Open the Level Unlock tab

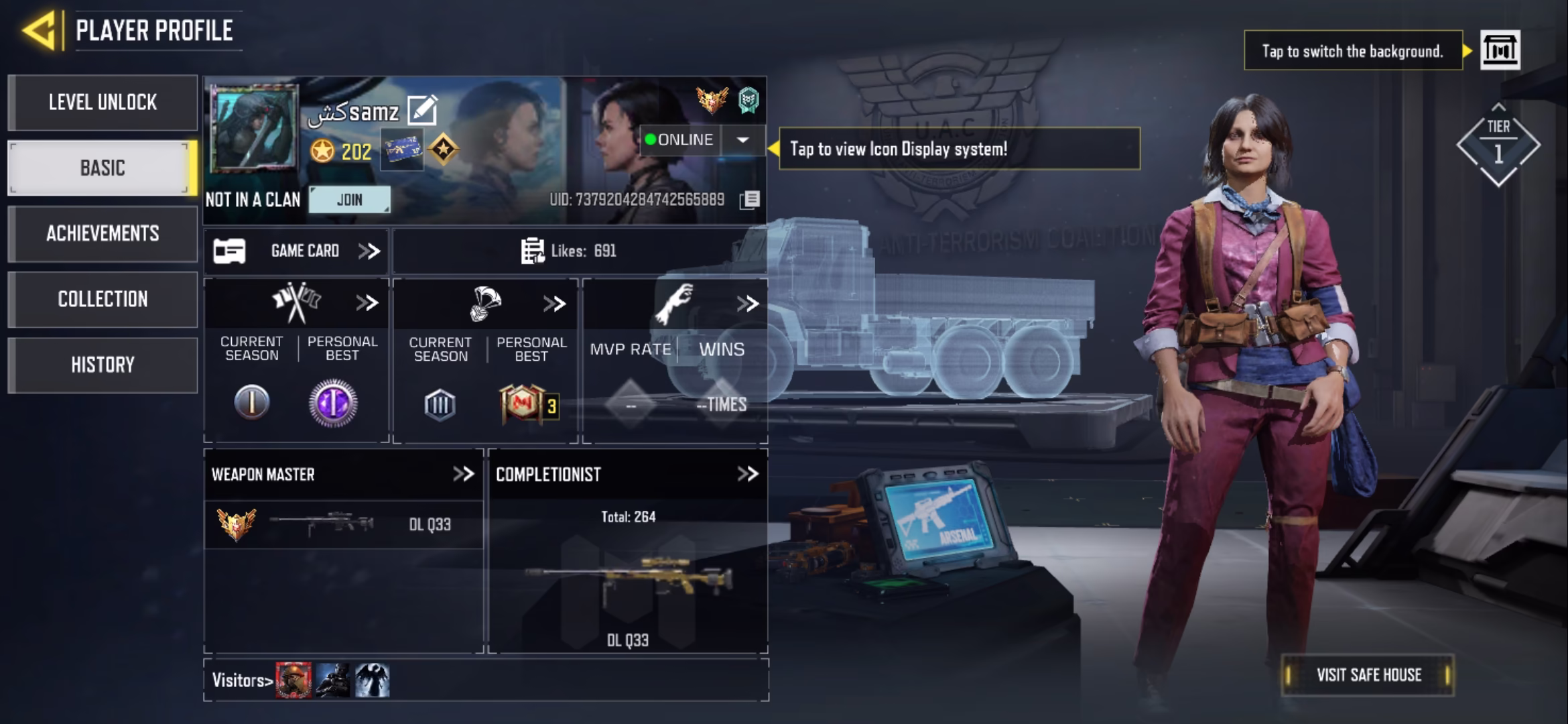[x=103, y=103]
